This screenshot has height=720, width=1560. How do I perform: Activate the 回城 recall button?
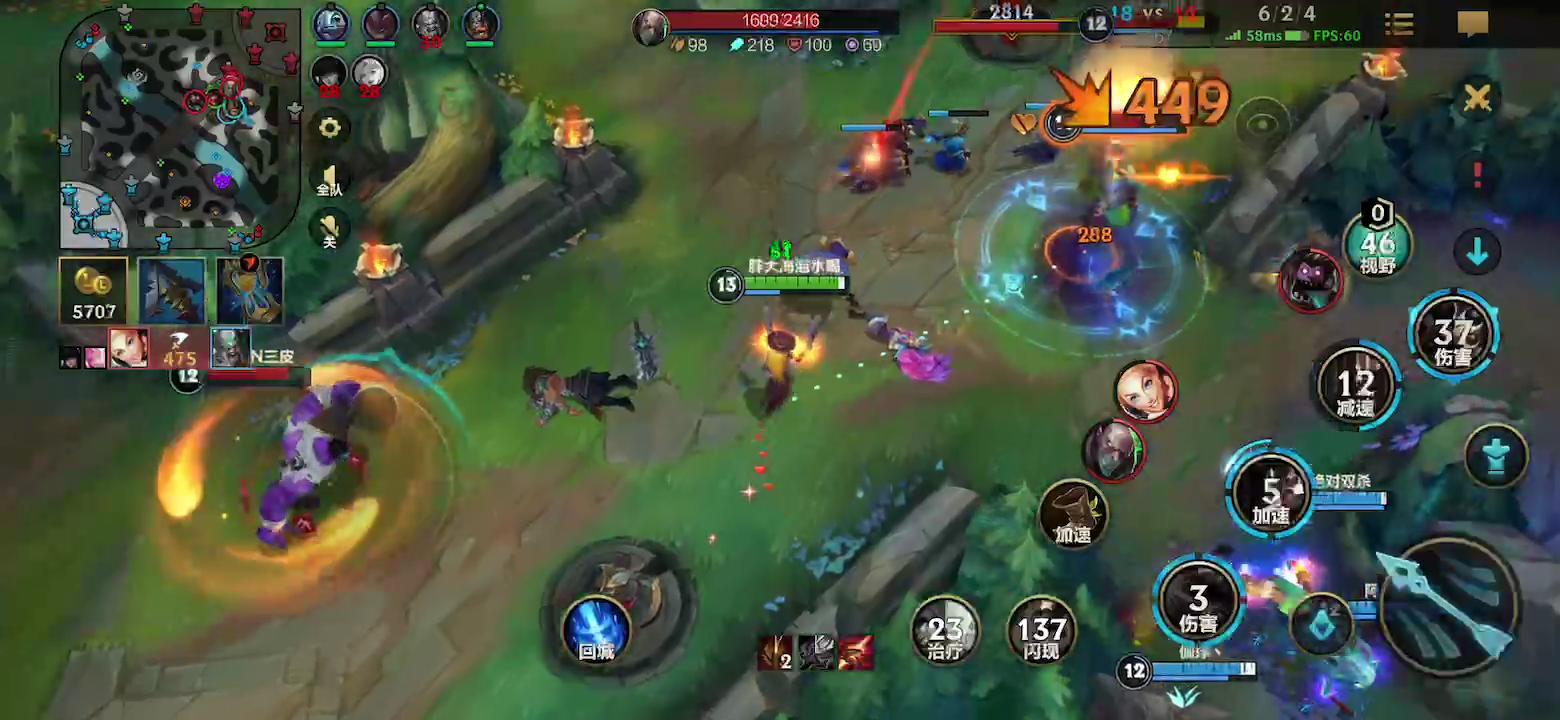point(596,630)
